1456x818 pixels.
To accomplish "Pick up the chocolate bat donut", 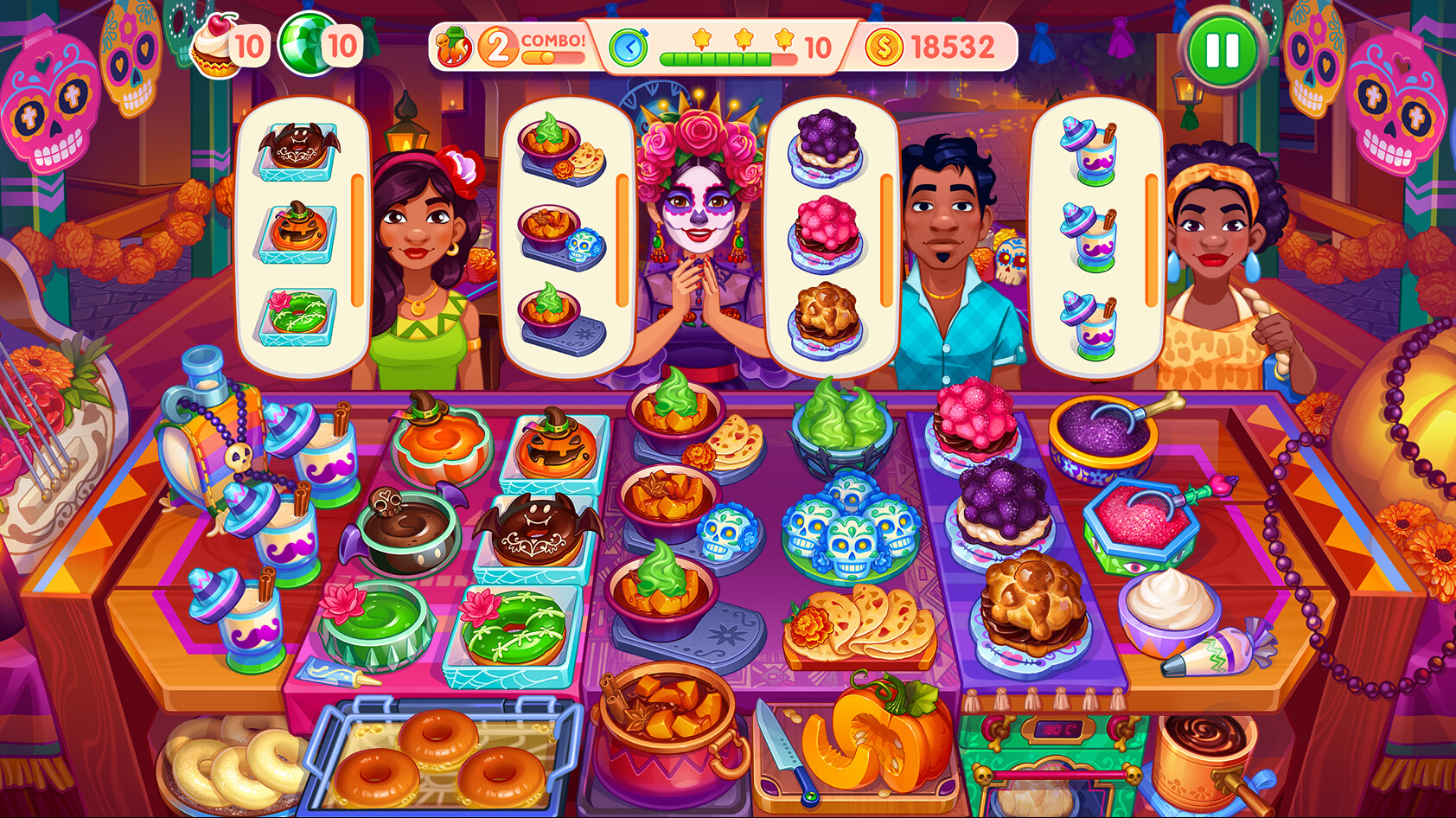I will [x=540, y=529].
